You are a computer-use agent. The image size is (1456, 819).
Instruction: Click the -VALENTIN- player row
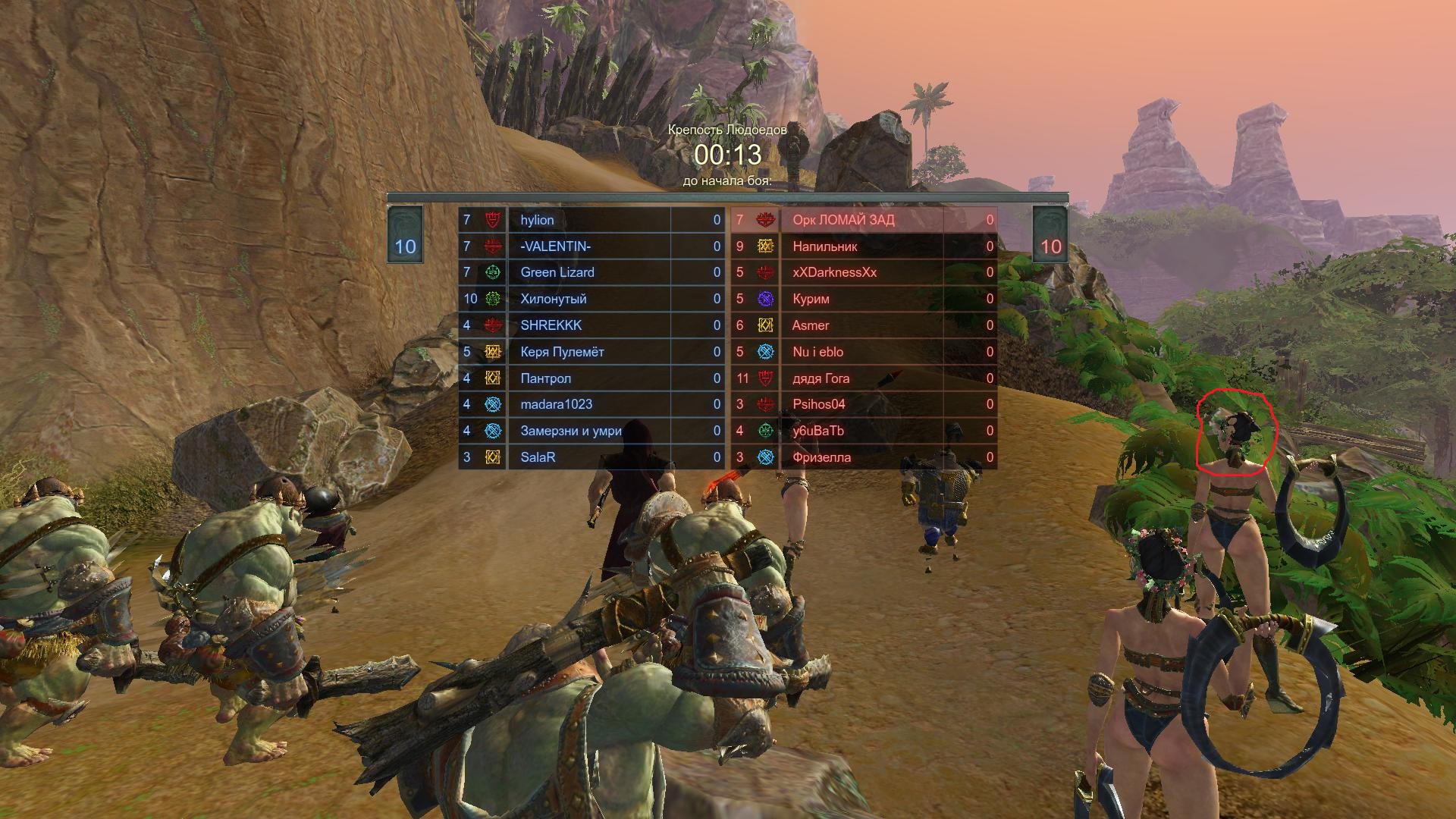point(555,246)
